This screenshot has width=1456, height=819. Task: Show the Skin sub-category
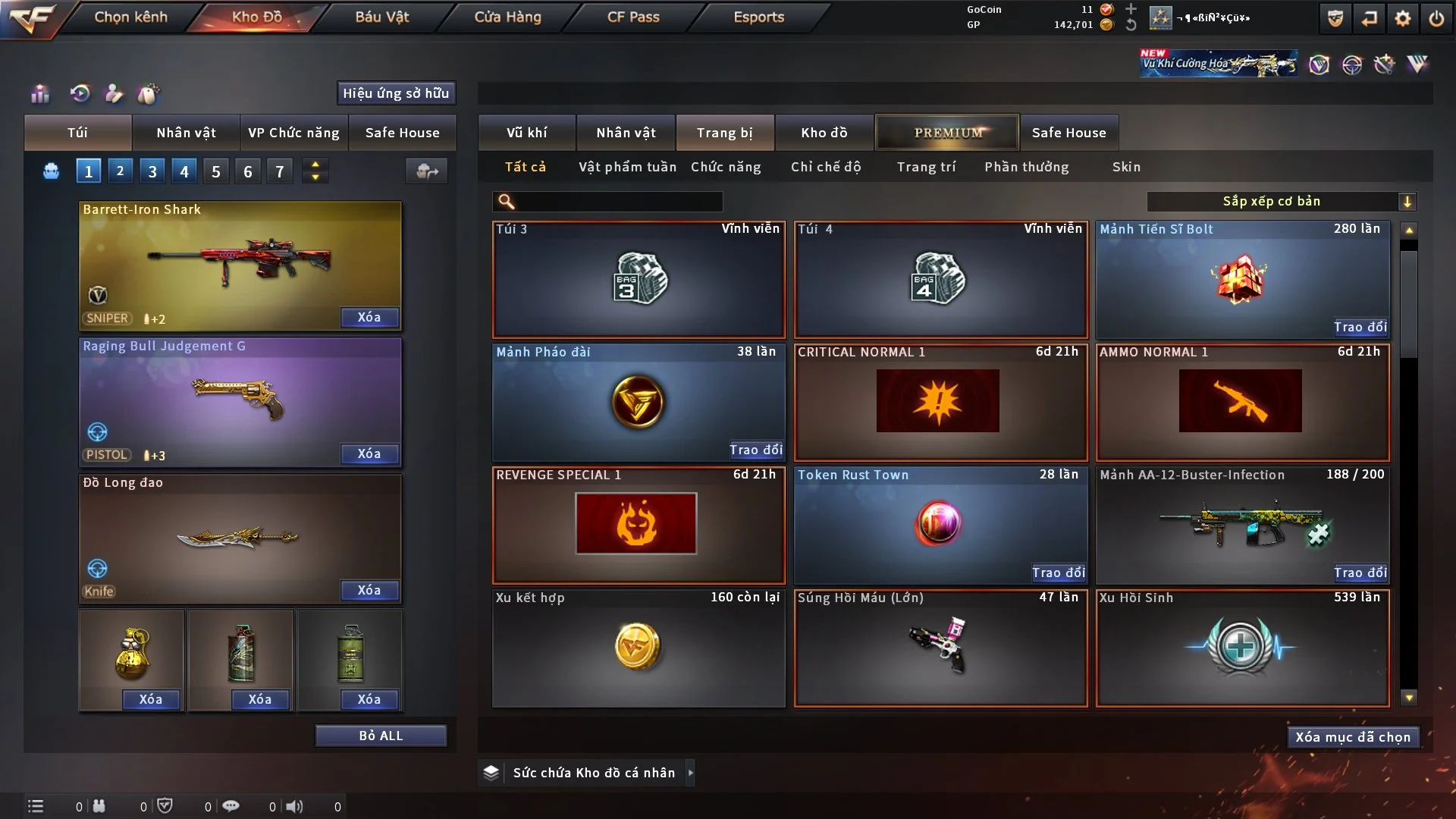click(x=1126, y=167)
